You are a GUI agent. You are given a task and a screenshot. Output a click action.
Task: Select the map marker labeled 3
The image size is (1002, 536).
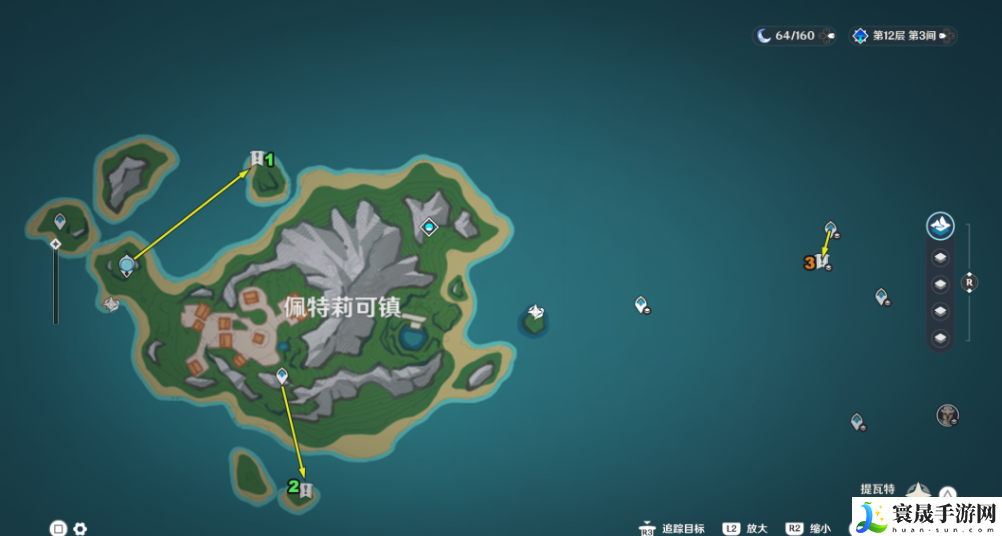822,262
